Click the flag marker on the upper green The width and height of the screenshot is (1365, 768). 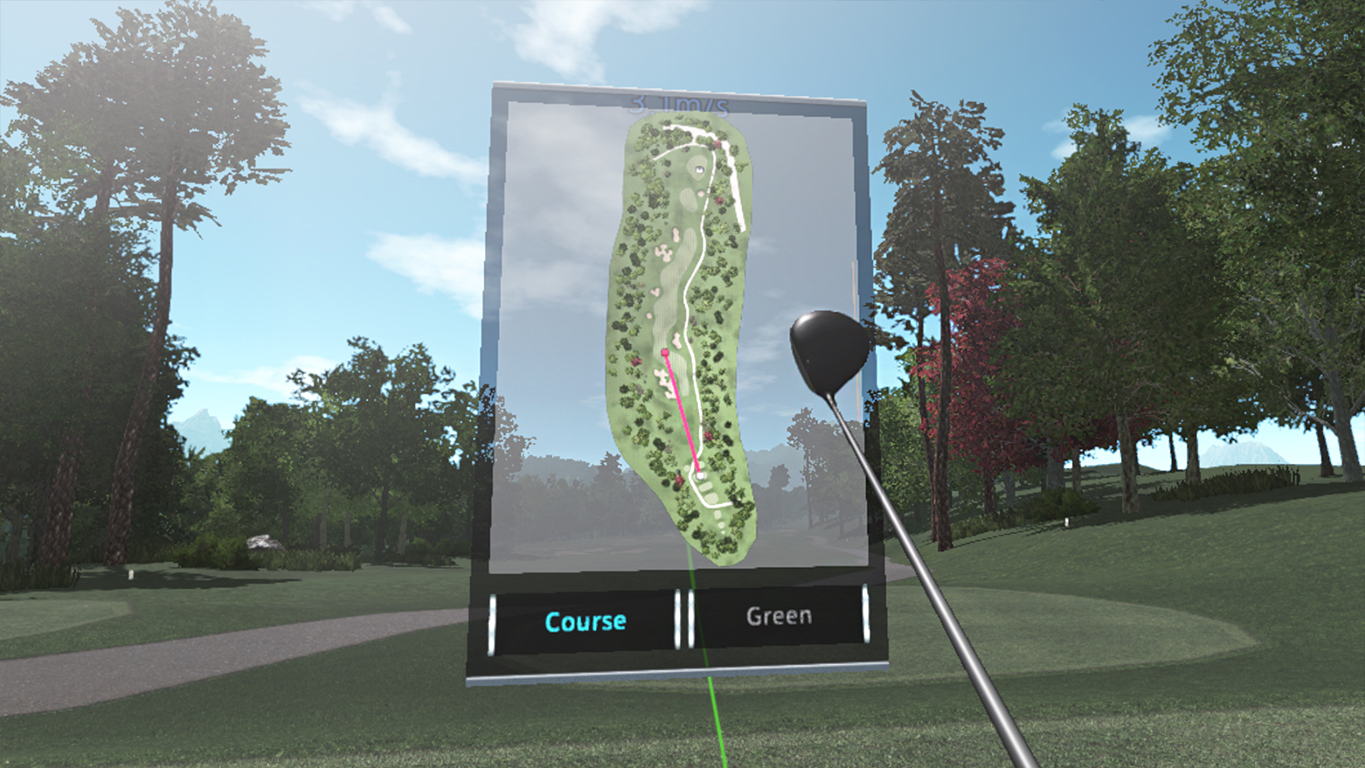tap(699, 169)
